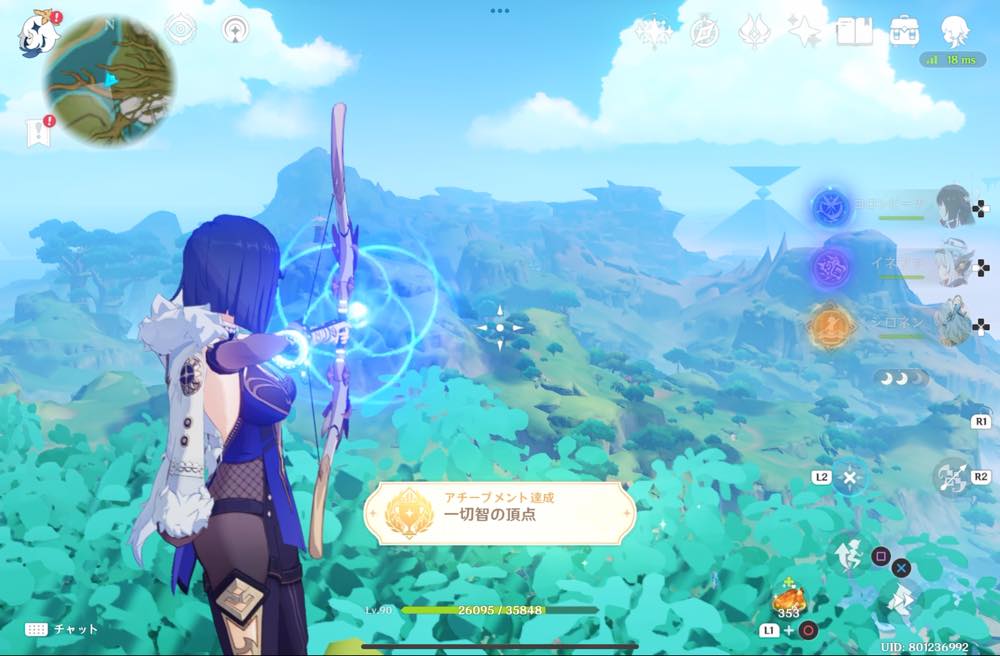The width and height of the screenshot is (1000, 656).
Task: Open the backpack inventory
Action: (904, 31)
